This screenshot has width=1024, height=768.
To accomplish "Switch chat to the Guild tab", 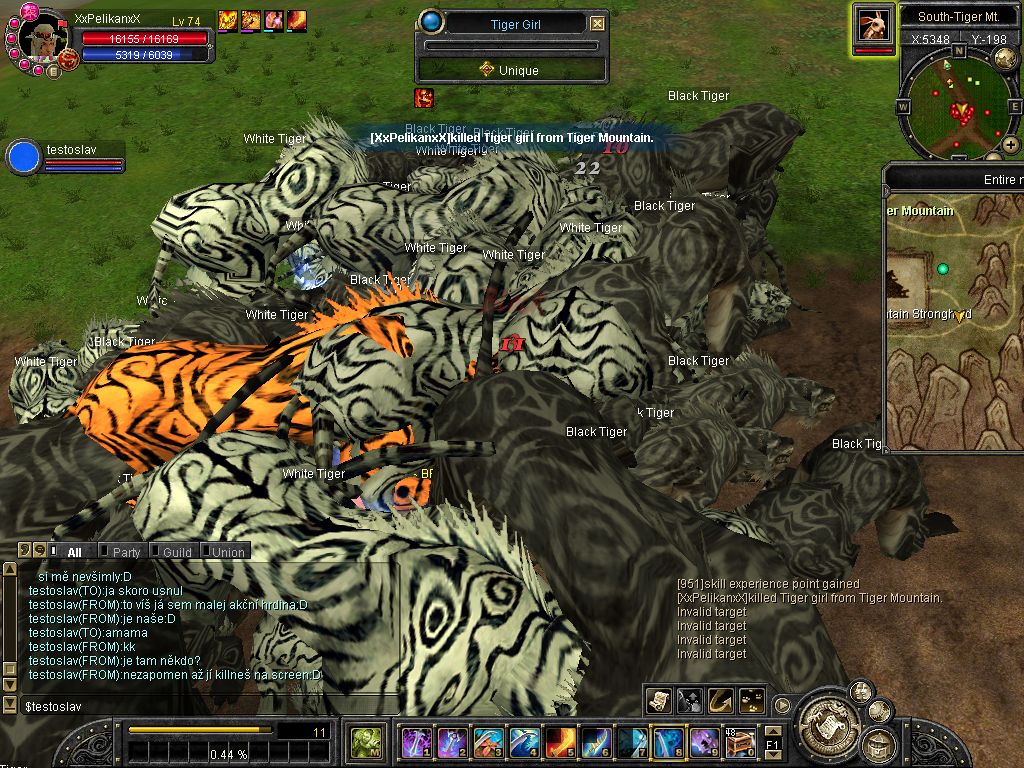I will [177, 551].
